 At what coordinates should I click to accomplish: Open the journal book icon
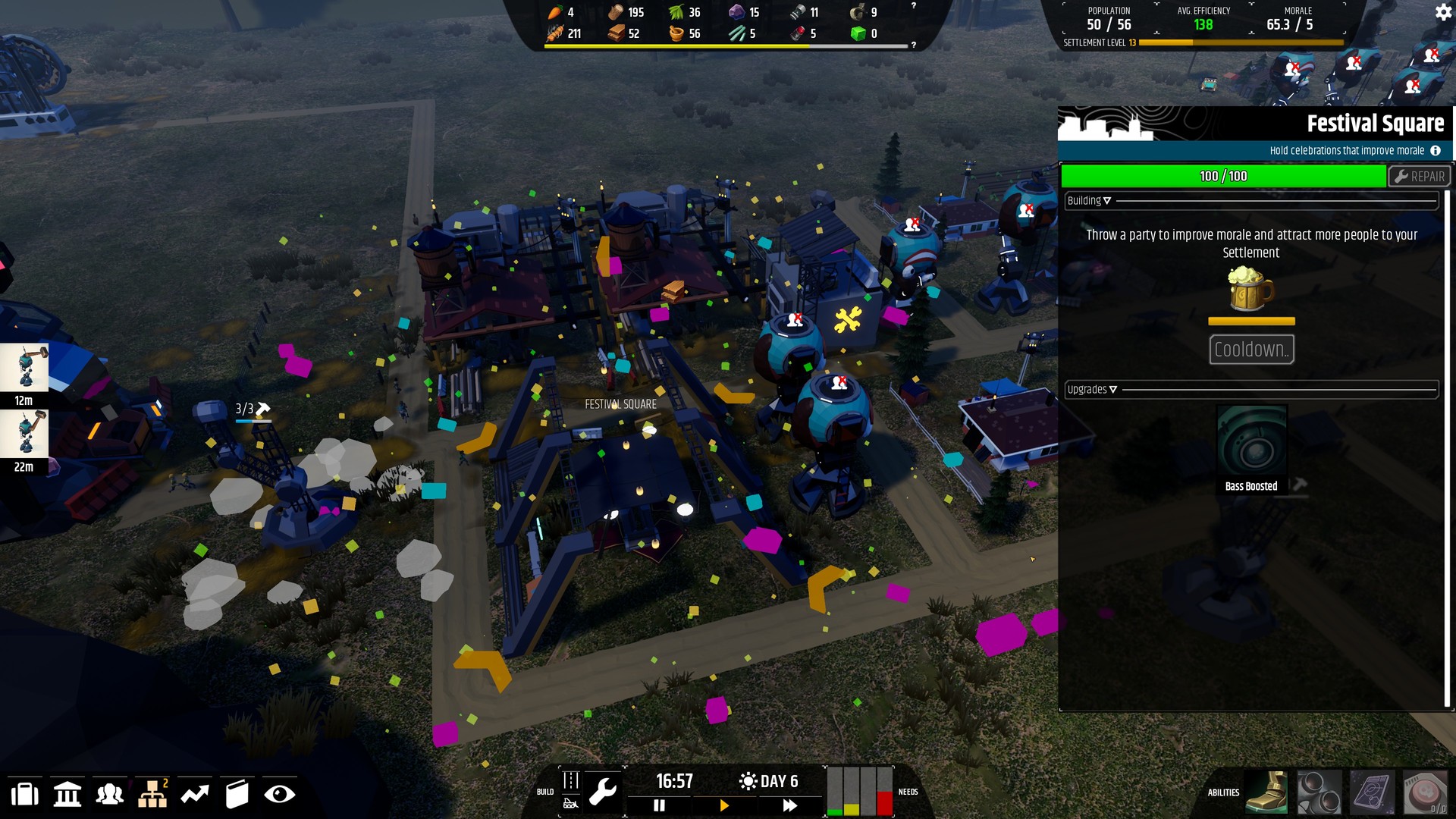coord(236,793)
